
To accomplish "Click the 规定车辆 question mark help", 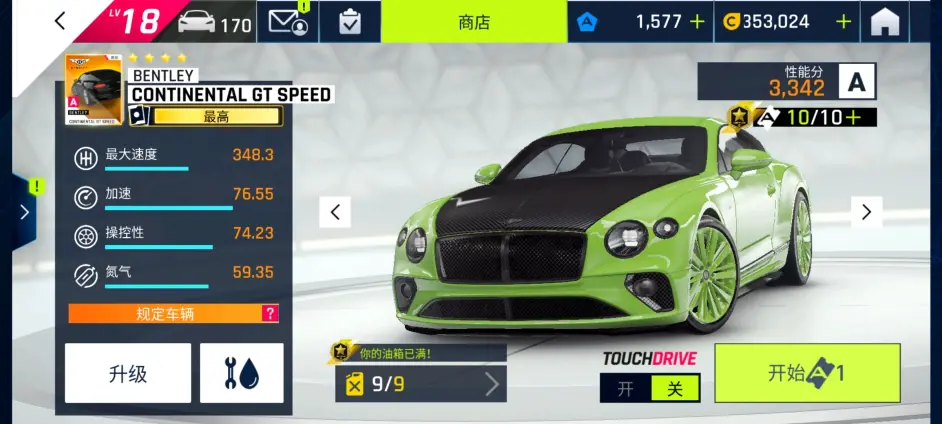I will [269, 314].
